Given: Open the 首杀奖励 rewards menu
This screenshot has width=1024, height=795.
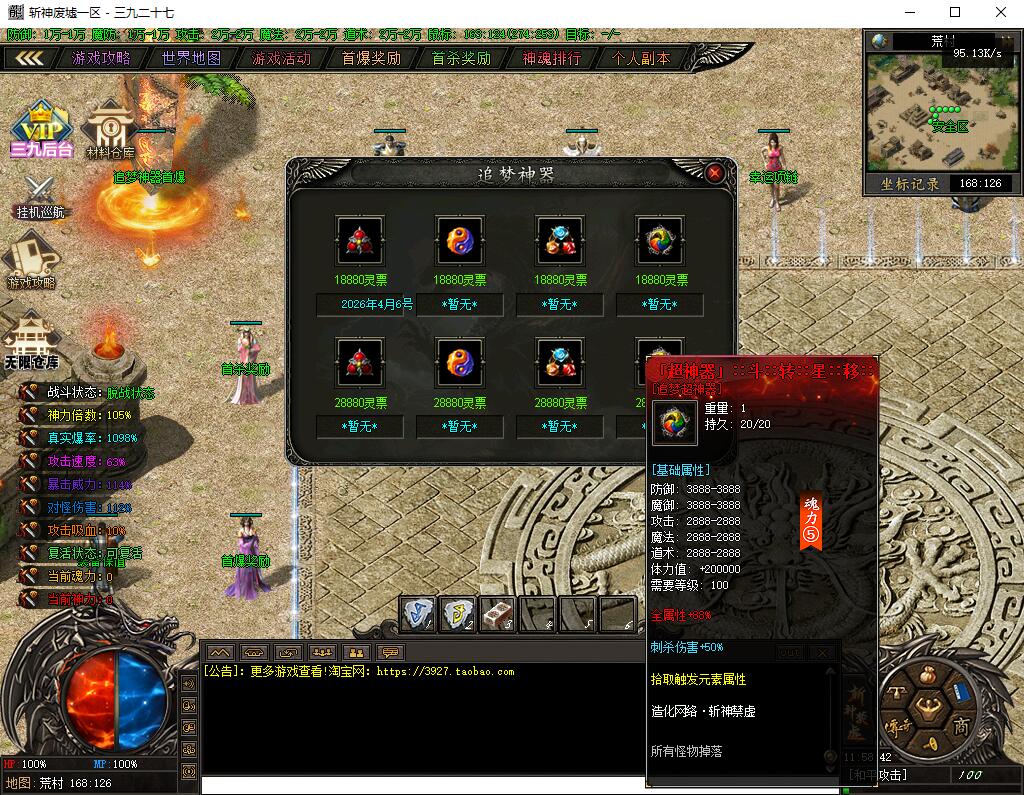Looking at the screenshot, I should coord(461,58).
